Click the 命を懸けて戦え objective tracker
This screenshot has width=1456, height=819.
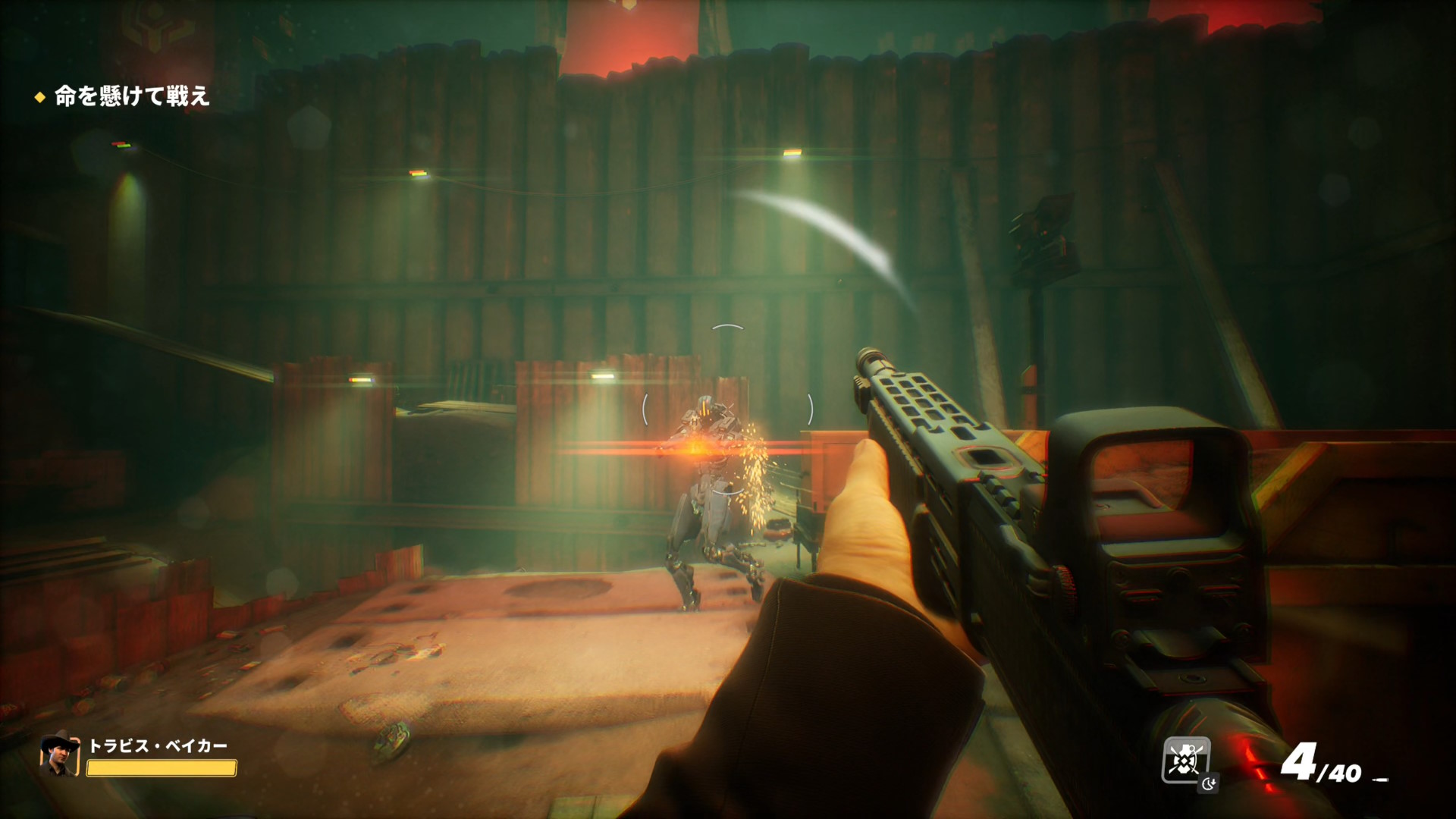[x=131, y=96]
